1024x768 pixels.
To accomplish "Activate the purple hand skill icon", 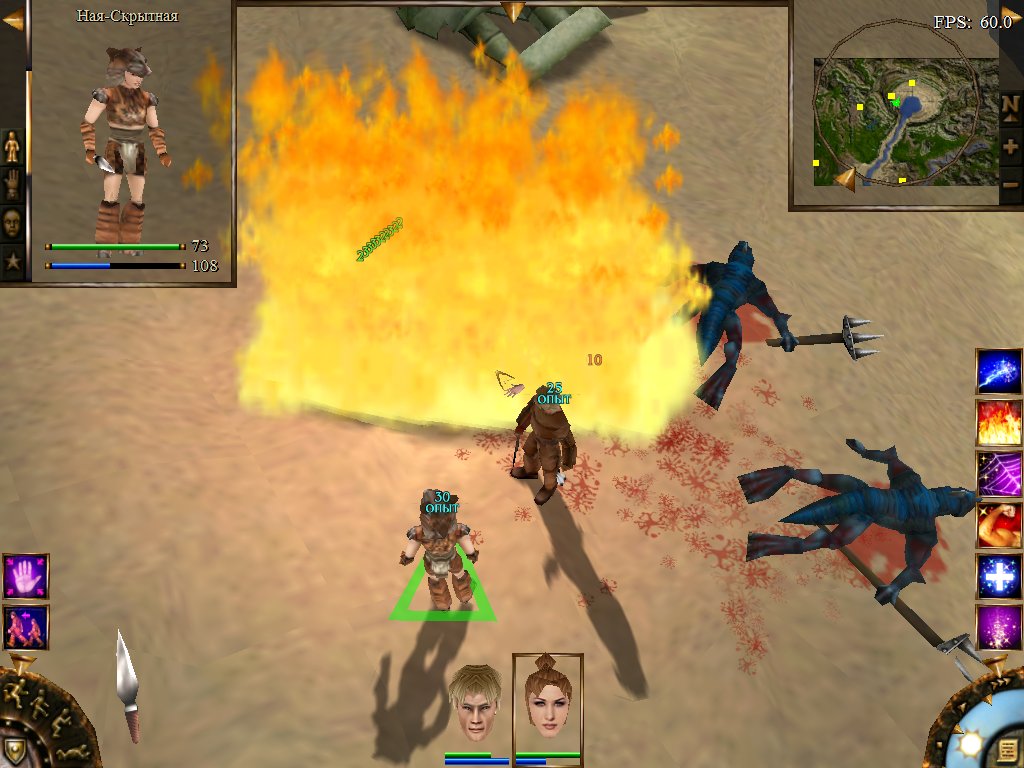I will point(25,577).
